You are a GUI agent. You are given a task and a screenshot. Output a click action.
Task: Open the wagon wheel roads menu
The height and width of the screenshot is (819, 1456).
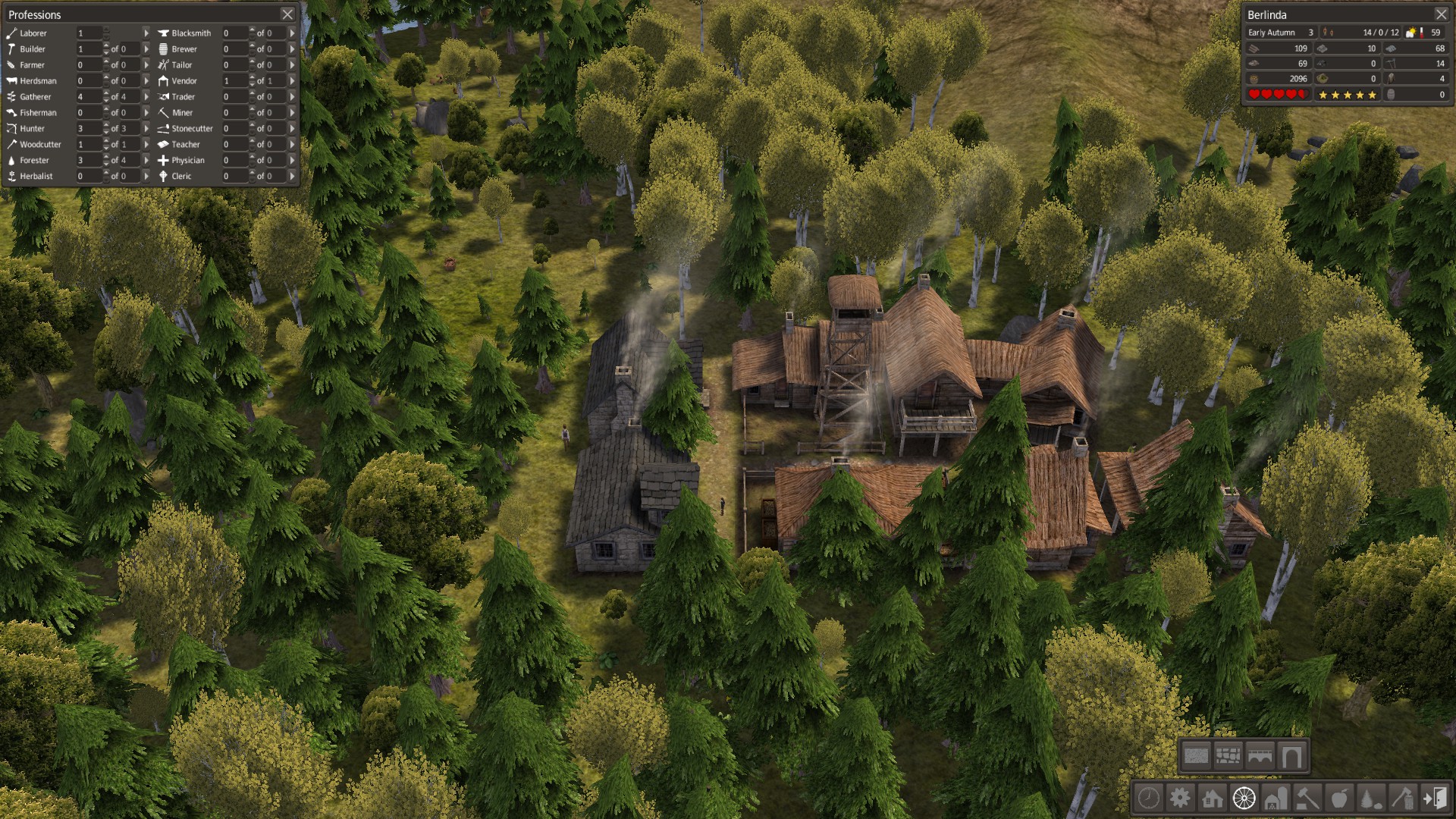pyautogui.click(x=1244, y=798)
